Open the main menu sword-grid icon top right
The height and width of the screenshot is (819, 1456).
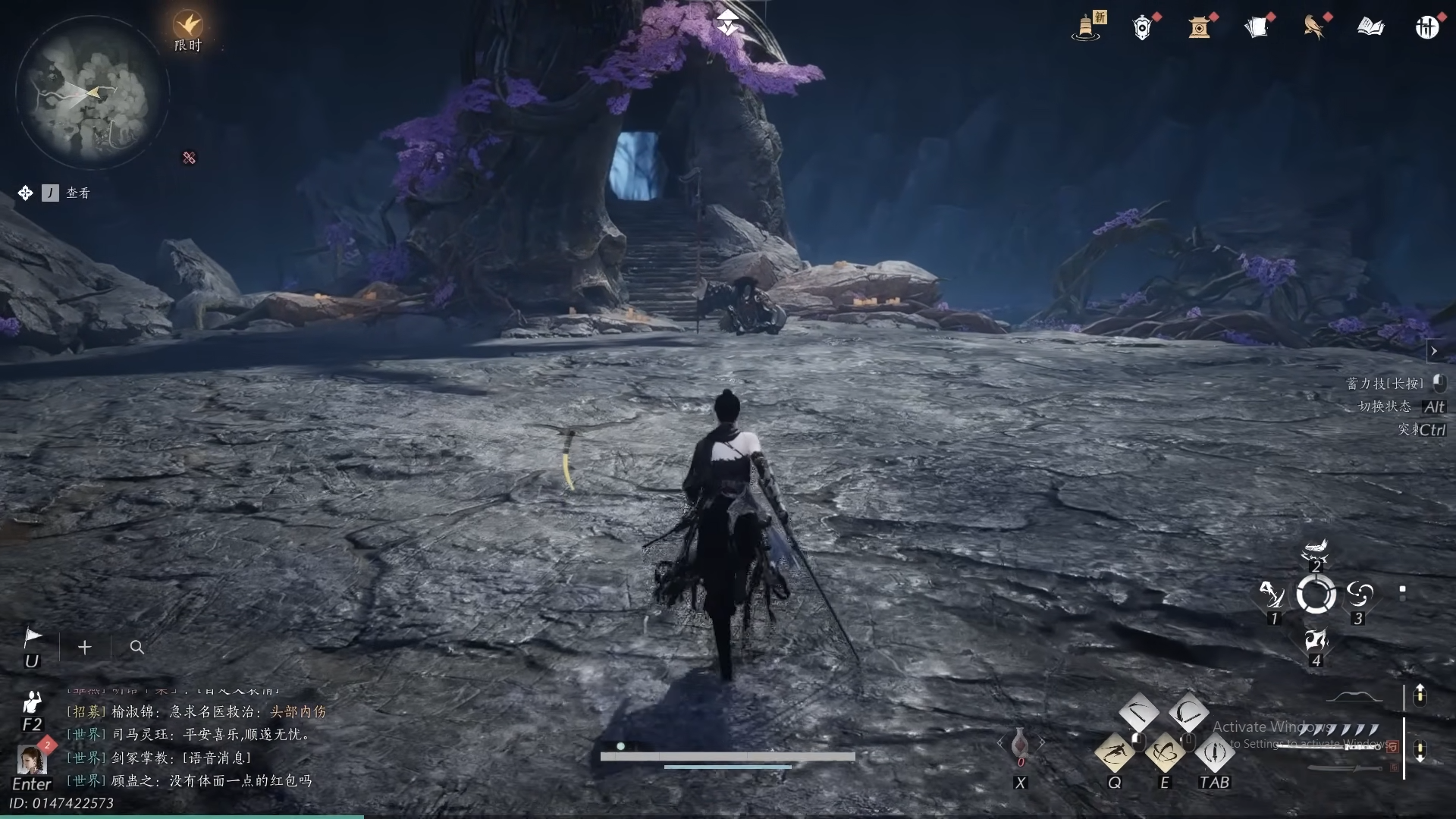1427,27
